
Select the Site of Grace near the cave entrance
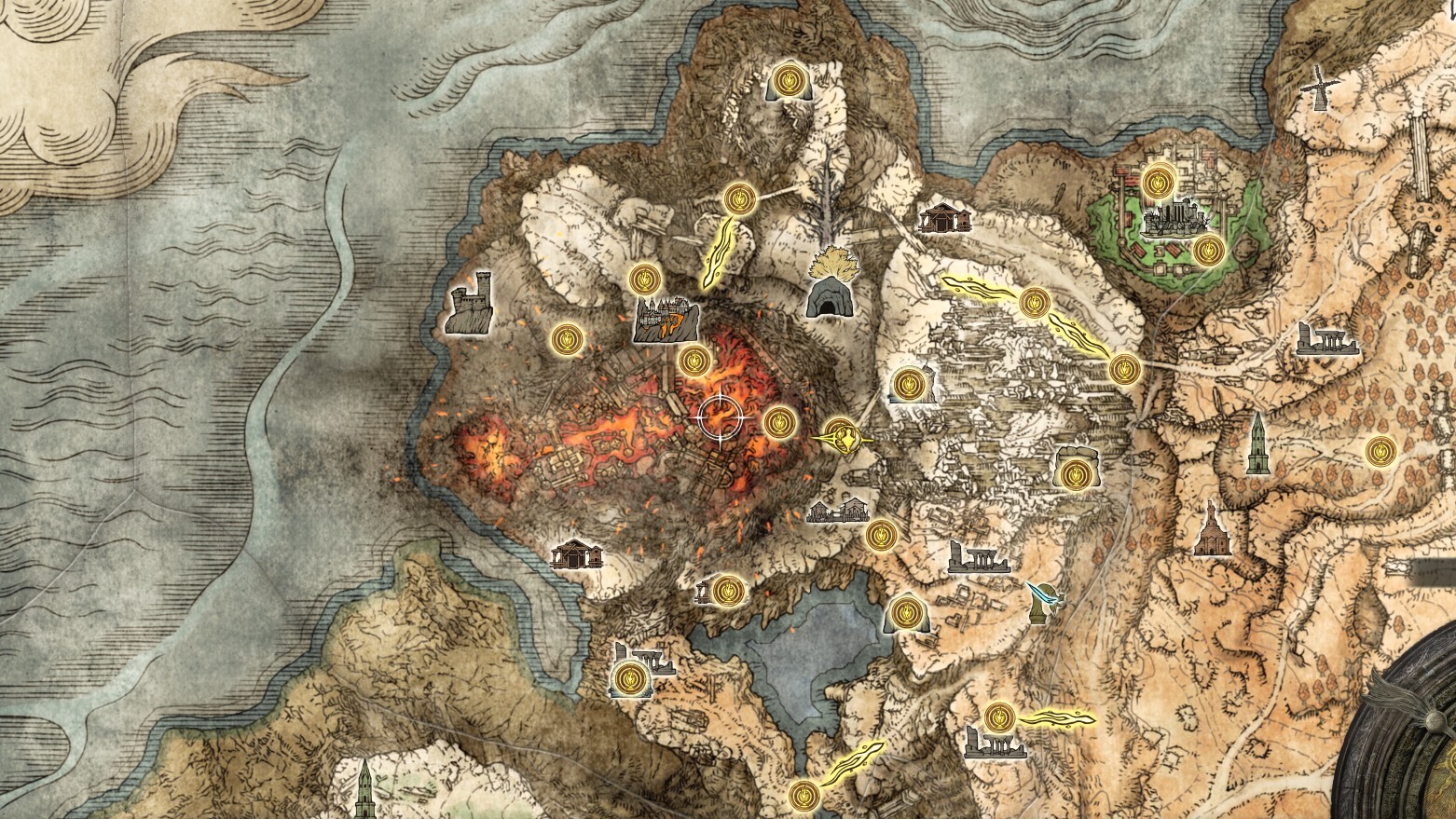[x=738, y=198]
